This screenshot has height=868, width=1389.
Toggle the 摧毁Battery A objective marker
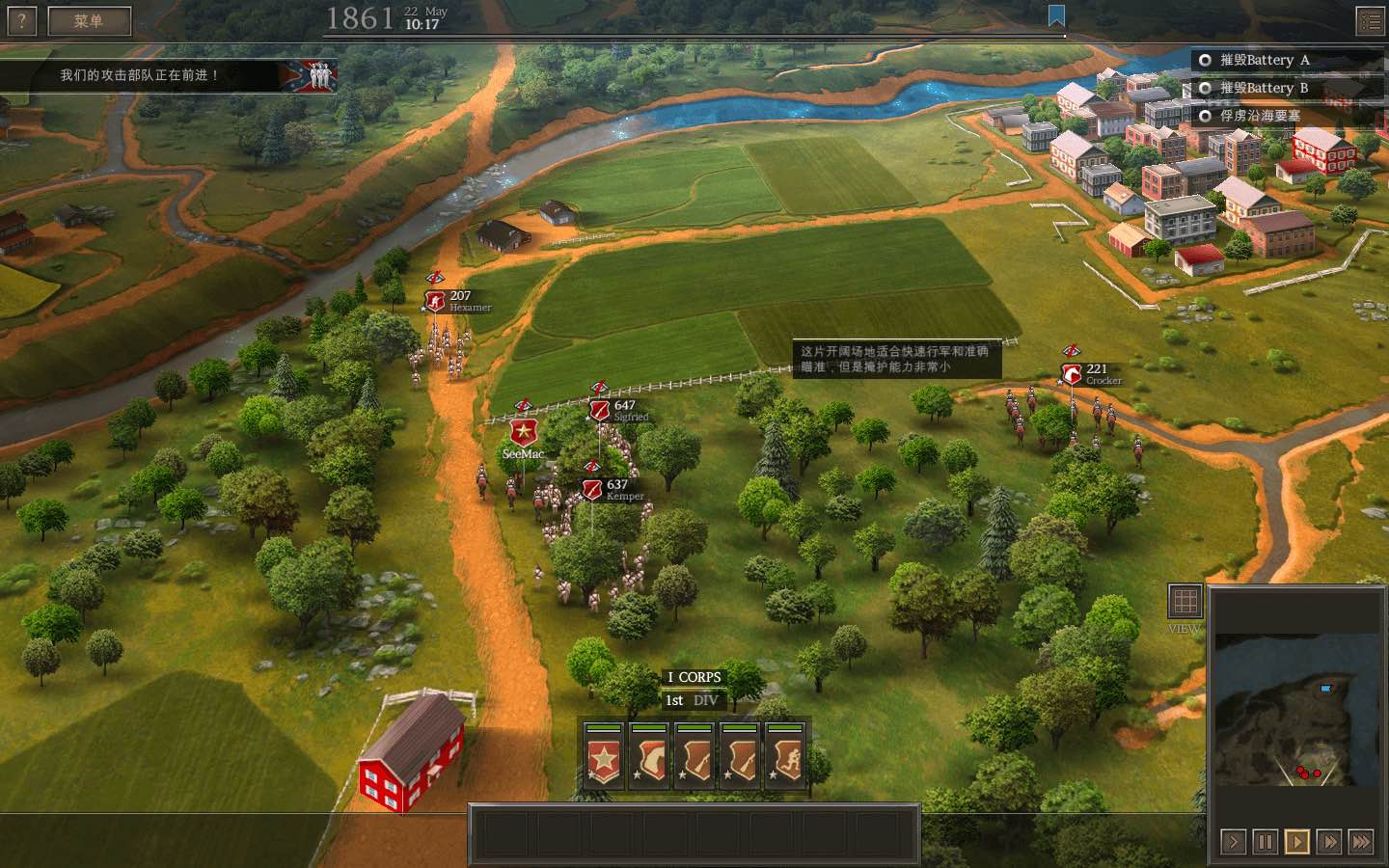coord(1204,60)
